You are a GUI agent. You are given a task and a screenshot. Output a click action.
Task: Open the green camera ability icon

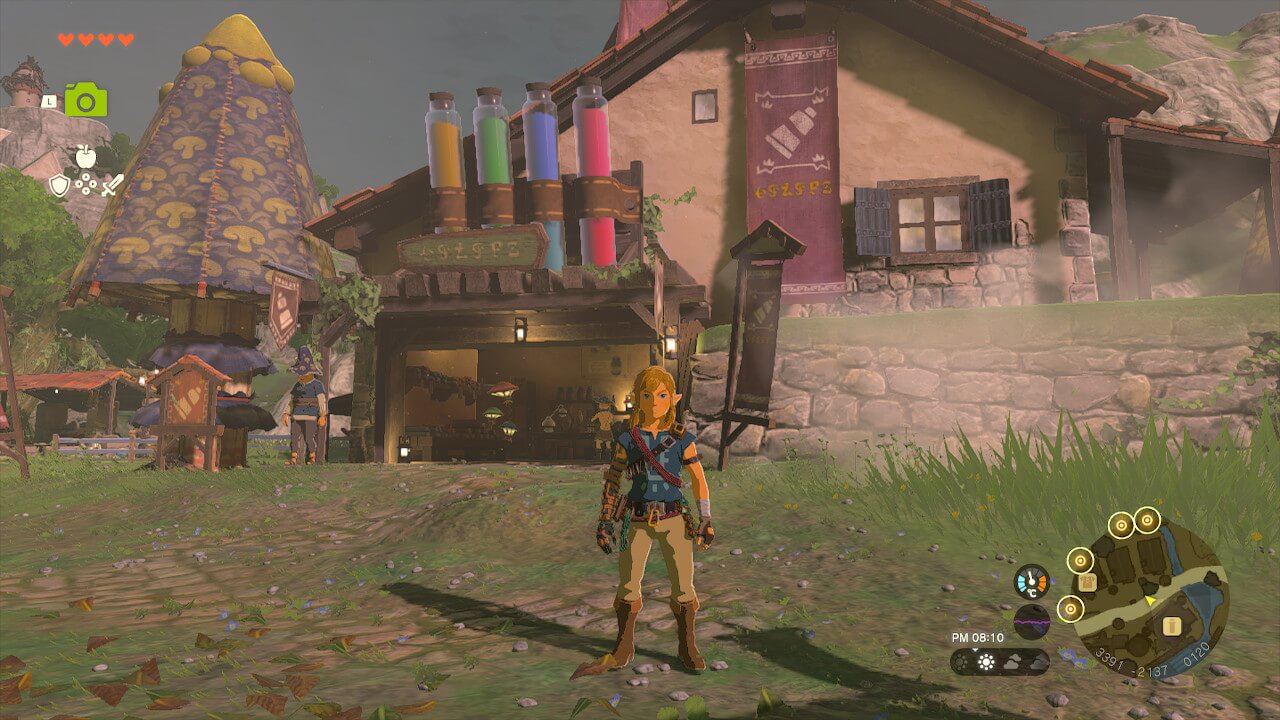pos(86,100)
